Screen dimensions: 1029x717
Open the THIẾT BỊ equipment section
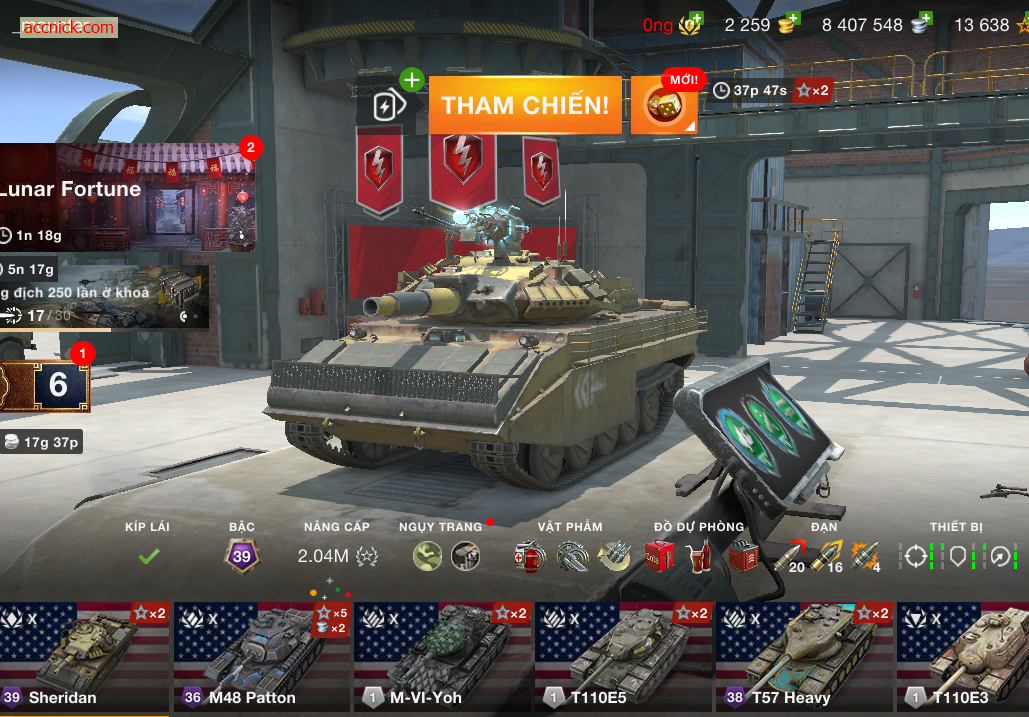[957, 556]
